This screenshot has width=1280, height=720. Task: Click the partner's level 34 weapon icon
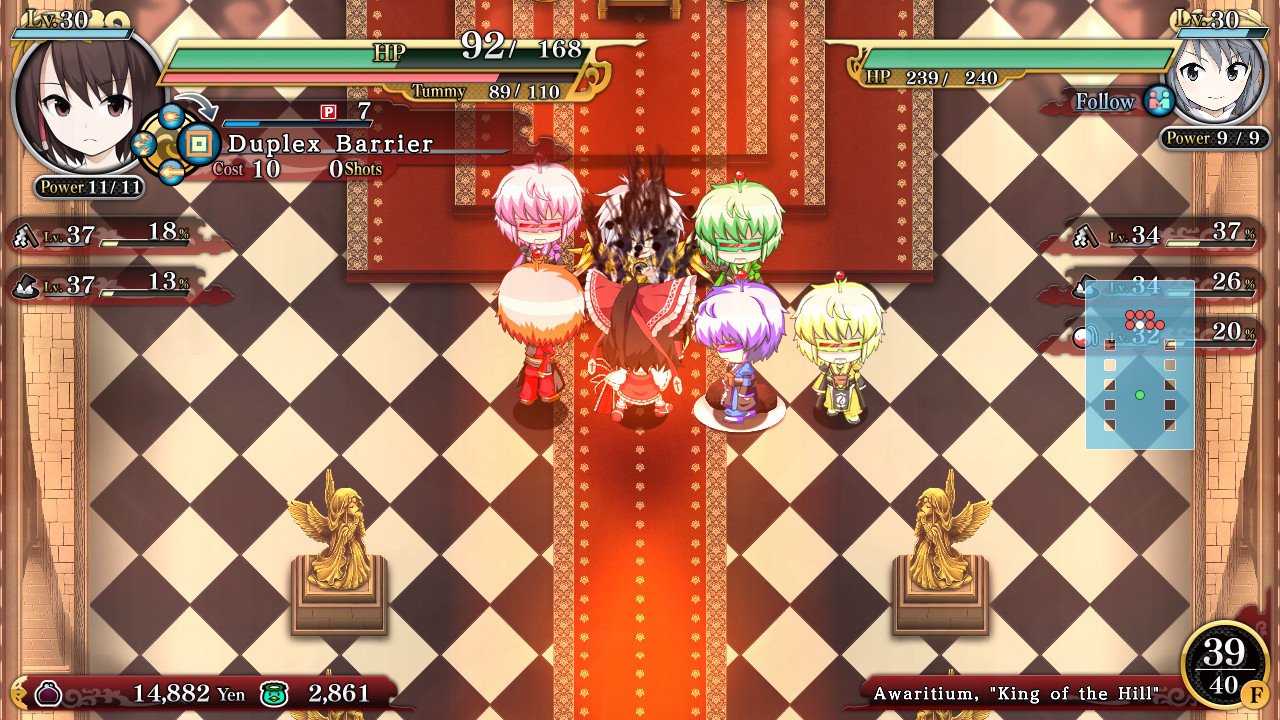[1087, 237]
